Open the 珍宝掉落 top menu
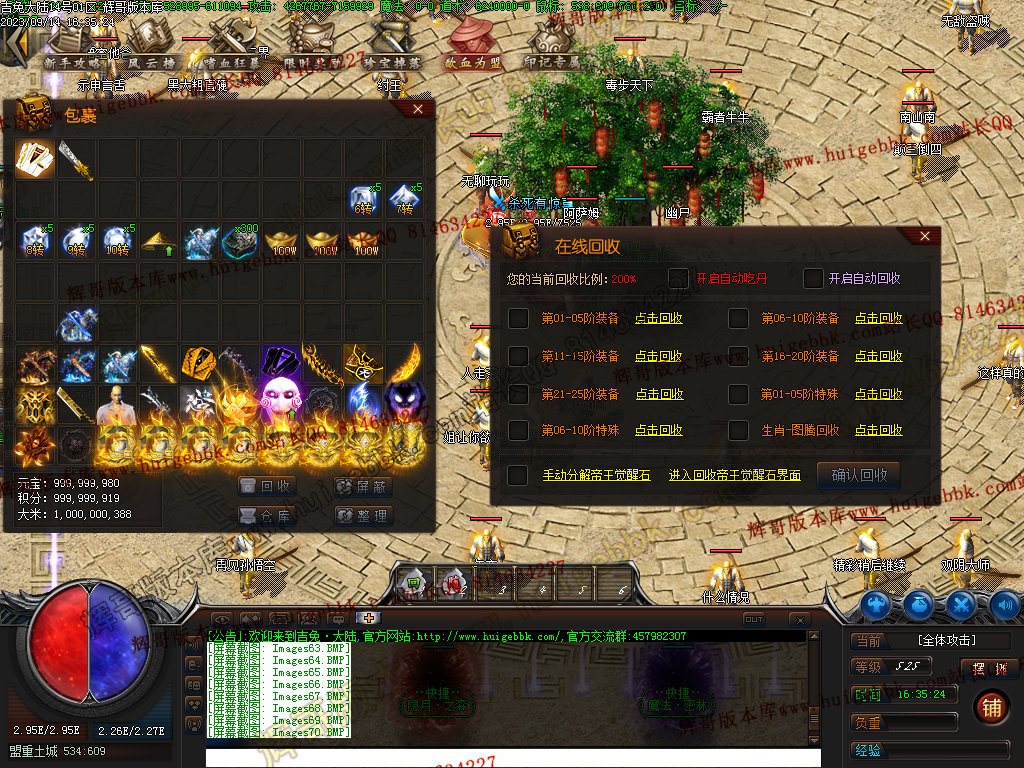The height and width of the screenshot is (768, 1024). [392, 62]
